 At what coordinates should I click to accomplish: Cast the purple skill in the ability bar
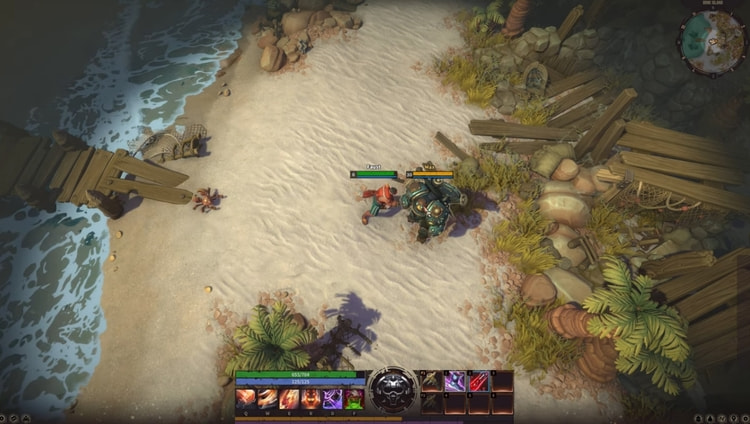tap(332, 399)
